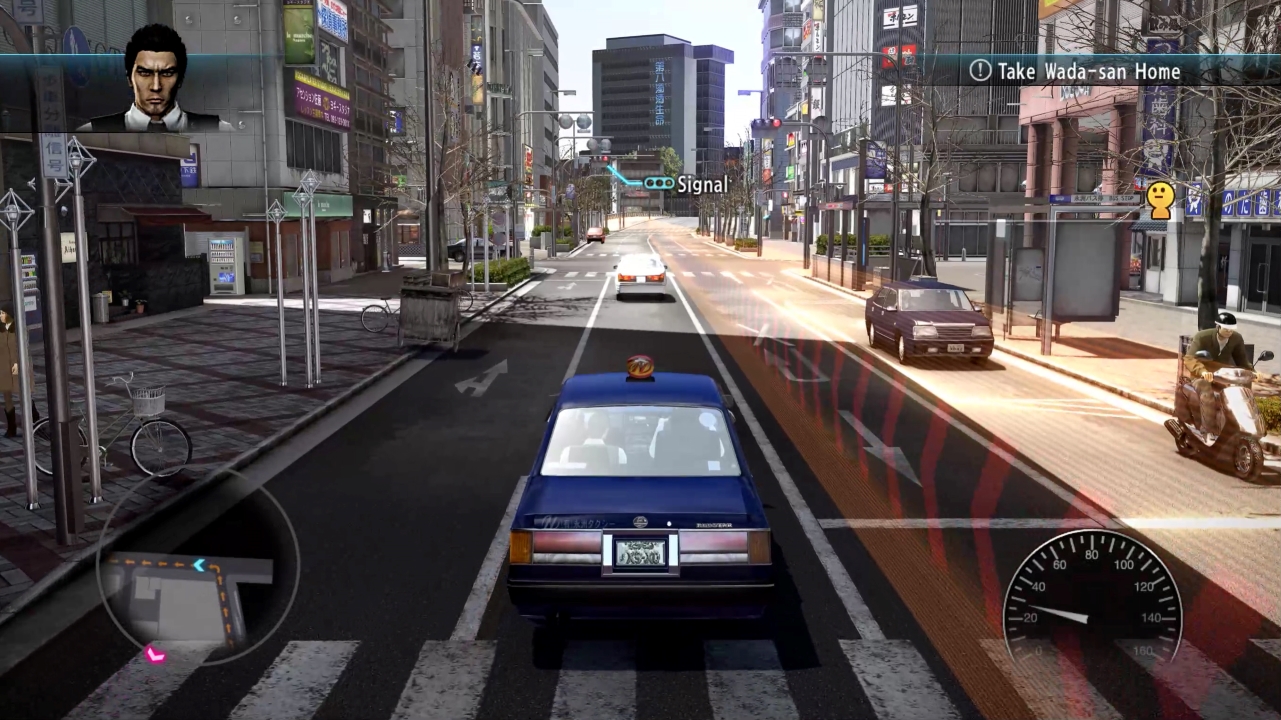Click the bus stop sign on the right sidewalk
Screen dimensions: 1281x720
1094,198
